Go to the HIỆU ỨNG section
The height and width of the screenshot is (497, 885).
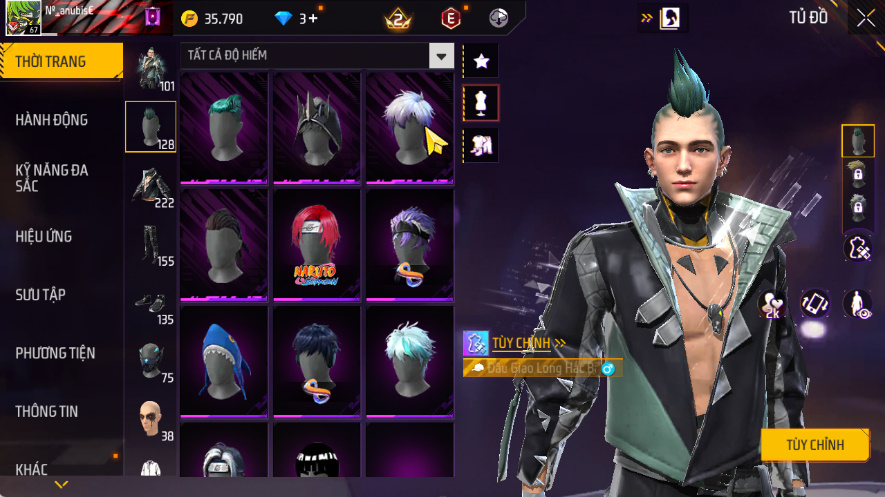[44, 237]
